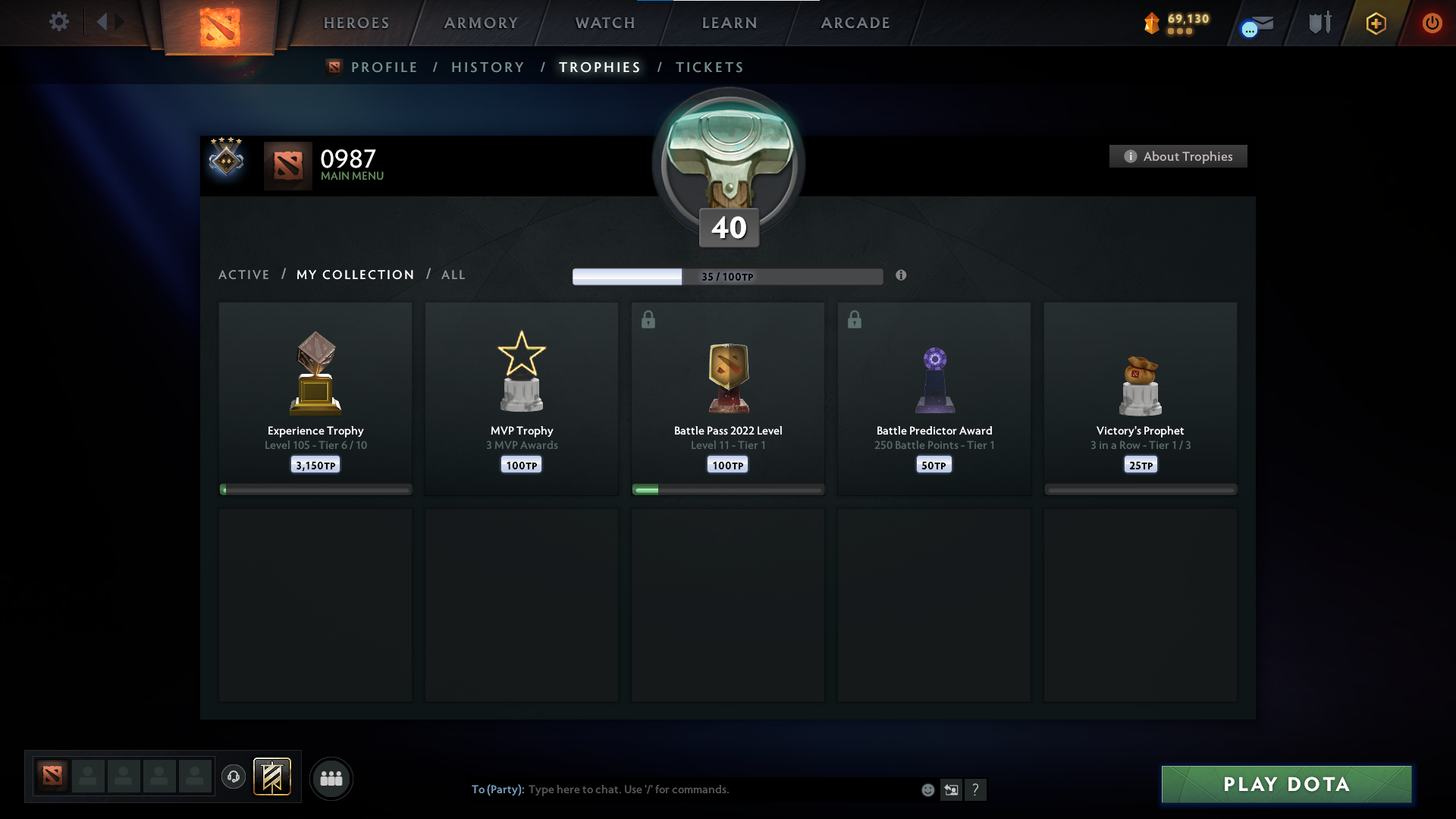Select the MY COLLECTION filter

coord(355,275)
